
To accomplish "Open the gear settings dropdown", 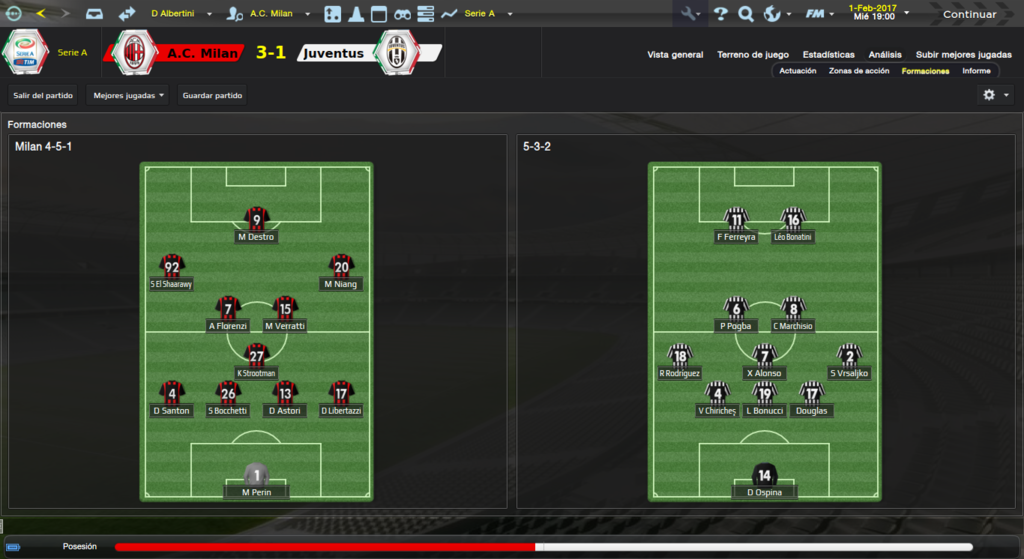I will pos(995,95).
